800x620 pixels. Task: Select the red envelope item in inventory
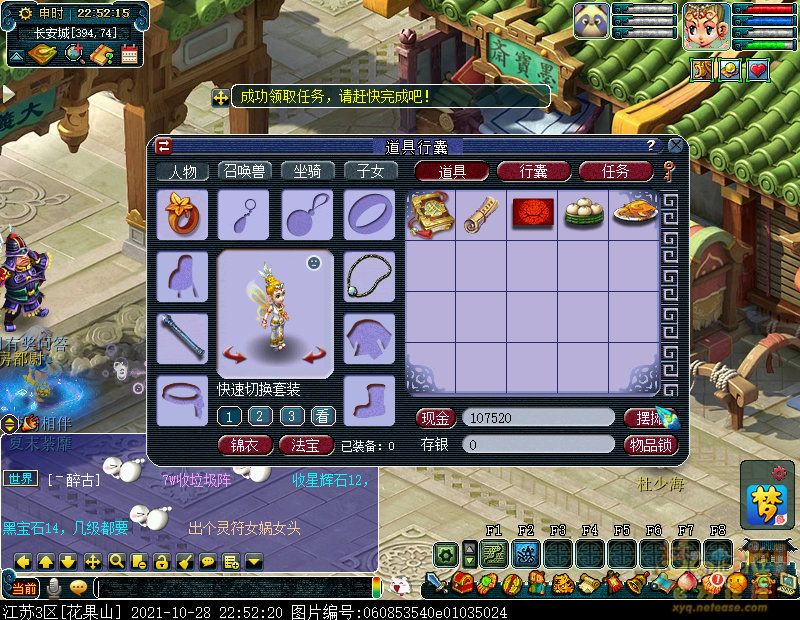[x=533, y=214]
